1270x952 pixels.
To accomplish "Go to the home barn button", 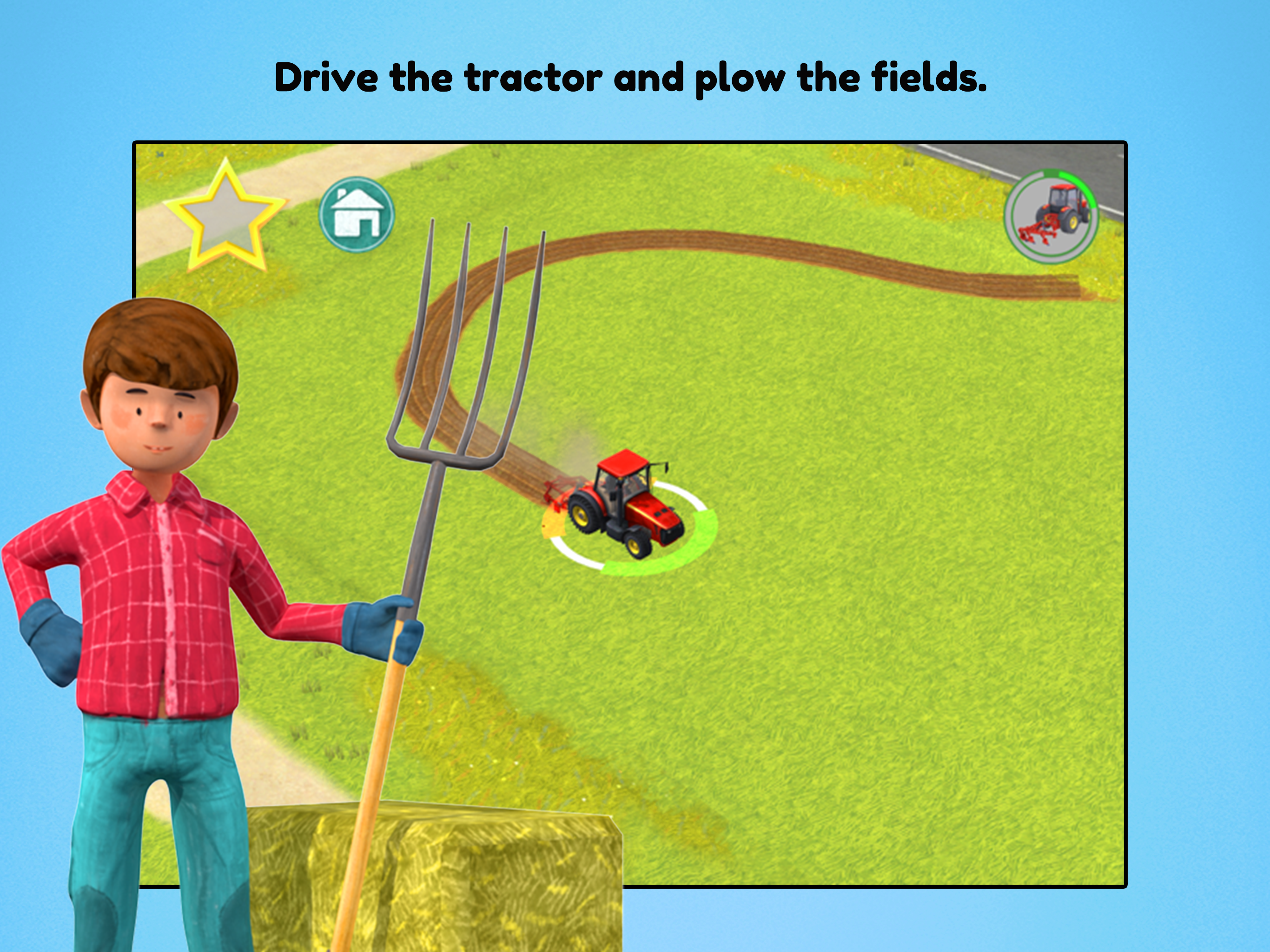I will coord(357,215).
